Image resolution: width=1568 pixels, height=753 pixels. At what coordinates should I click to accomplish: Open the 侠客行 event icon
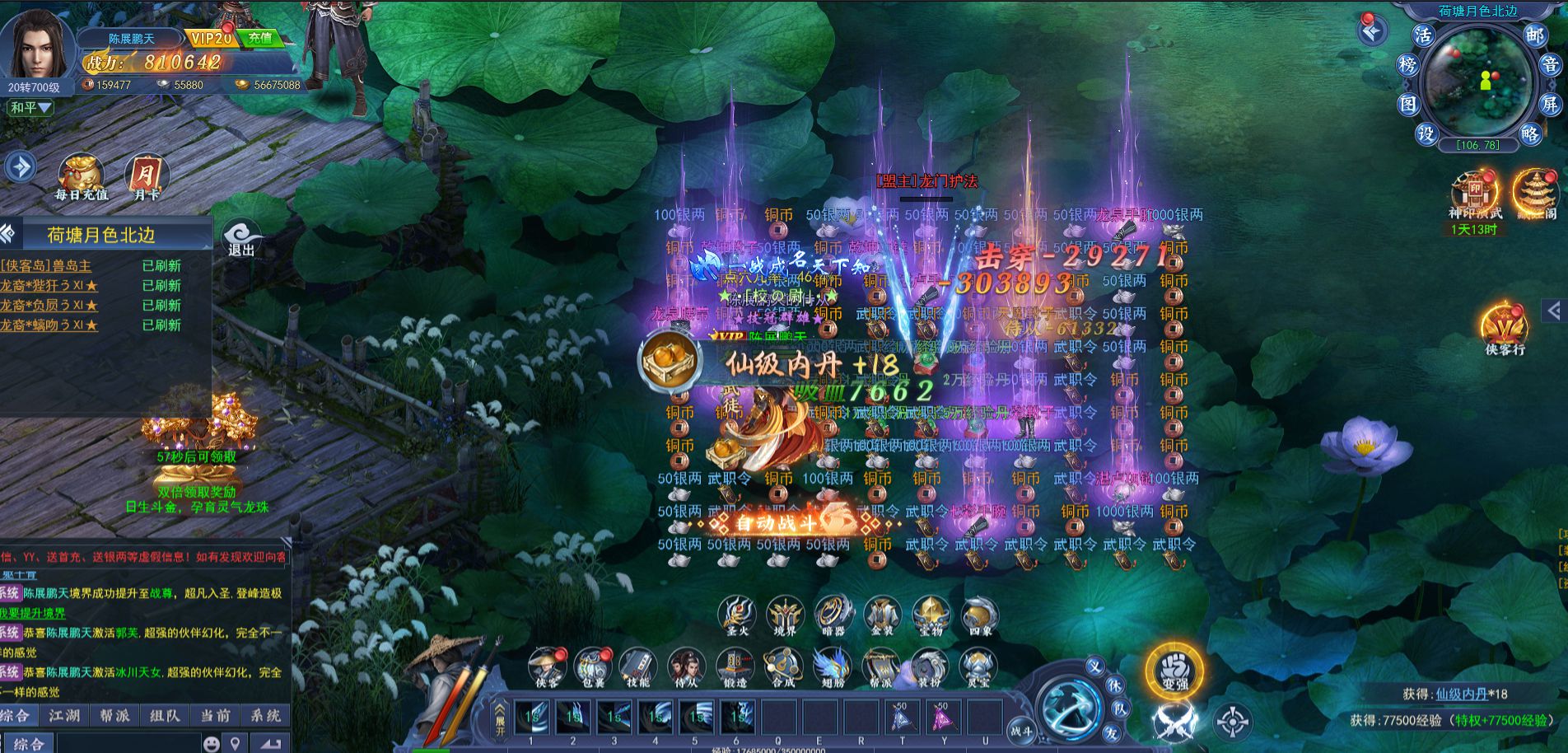[x=1505, y=330]
